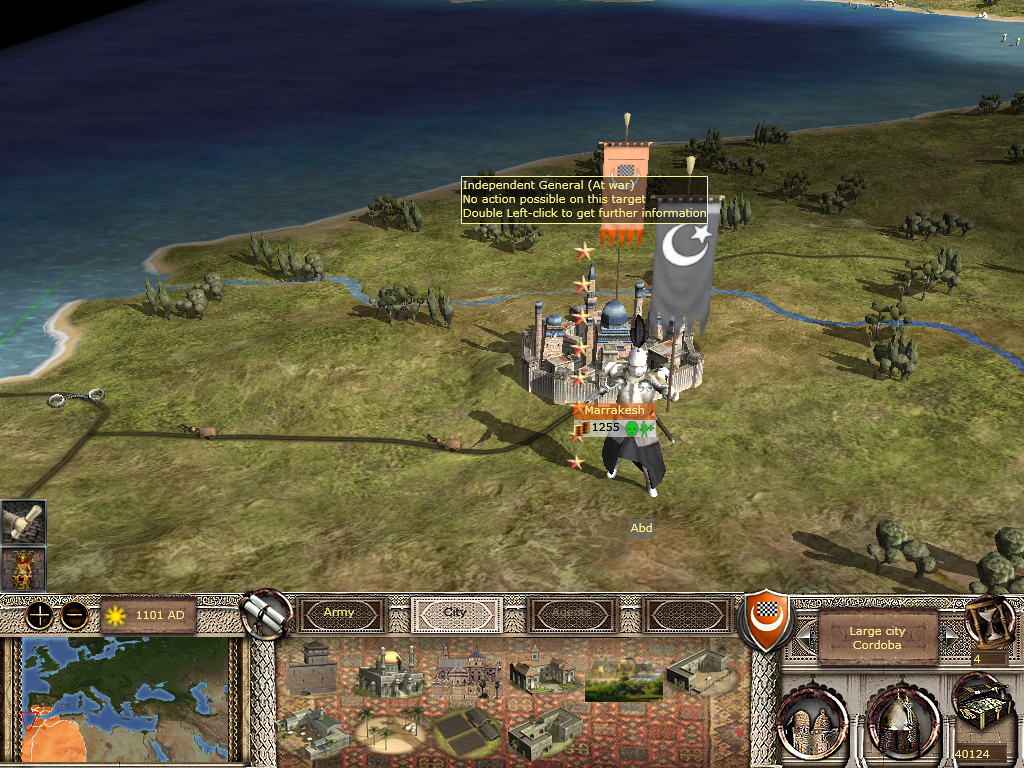Image resolution: width=1024 pixels, height=768 pixels.
Task: End the turn with the hourglass
Action: pos(989,619)
